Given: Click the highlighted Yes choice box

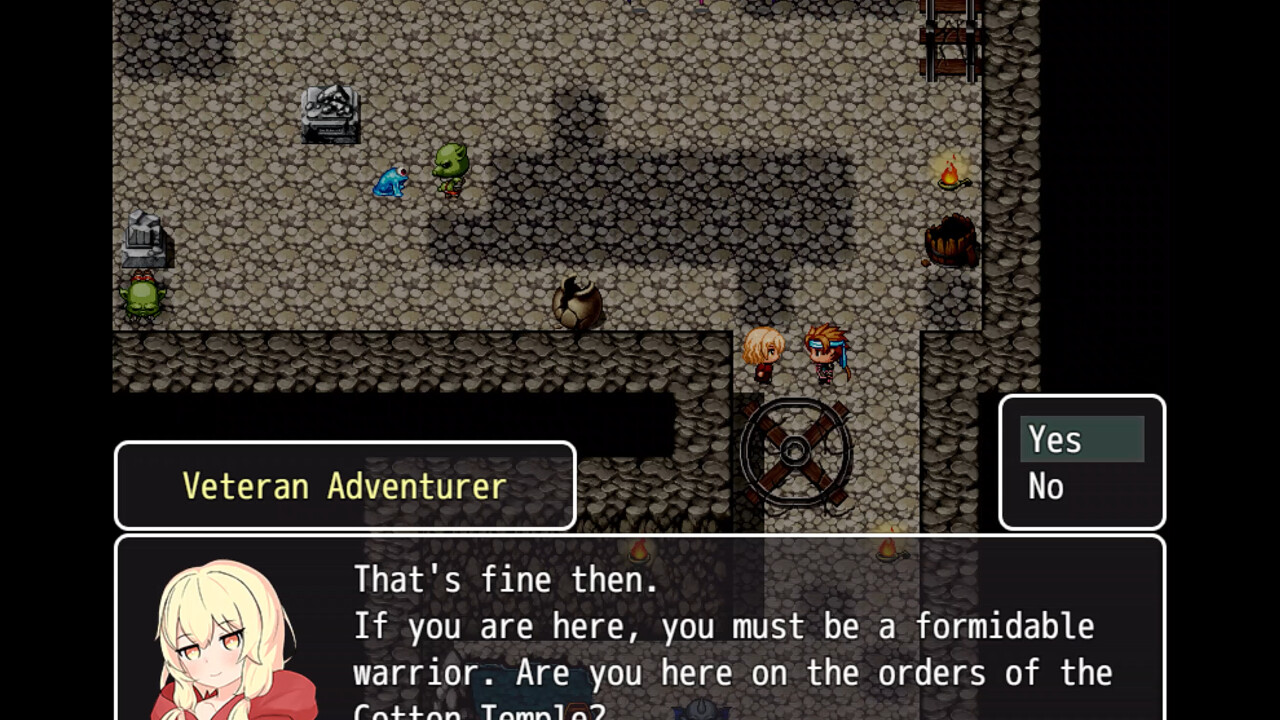Looking at the screenshot, I should [1083, 438].
